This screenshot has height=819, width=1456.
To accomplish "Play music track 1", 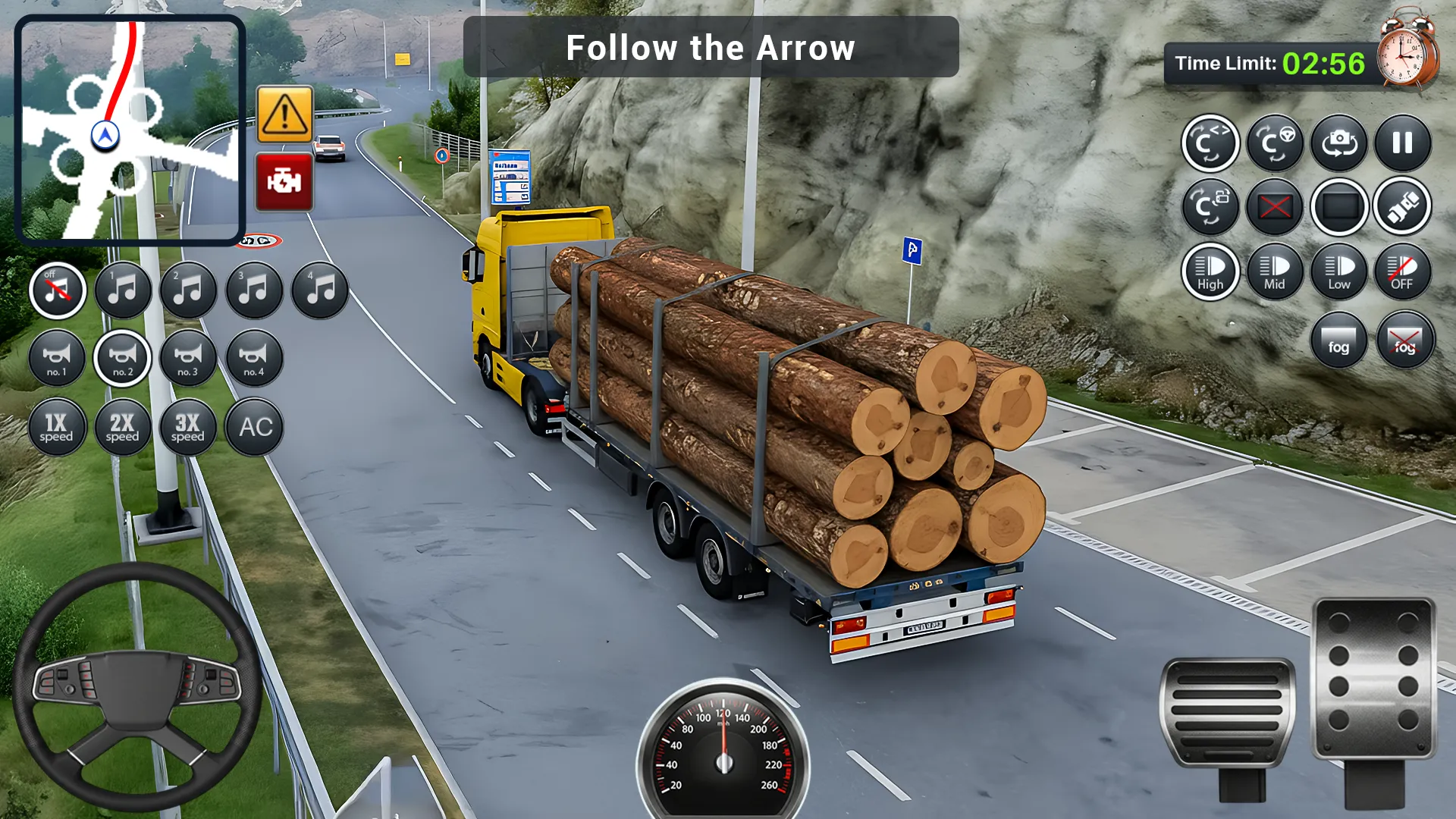I will [123, 290].
